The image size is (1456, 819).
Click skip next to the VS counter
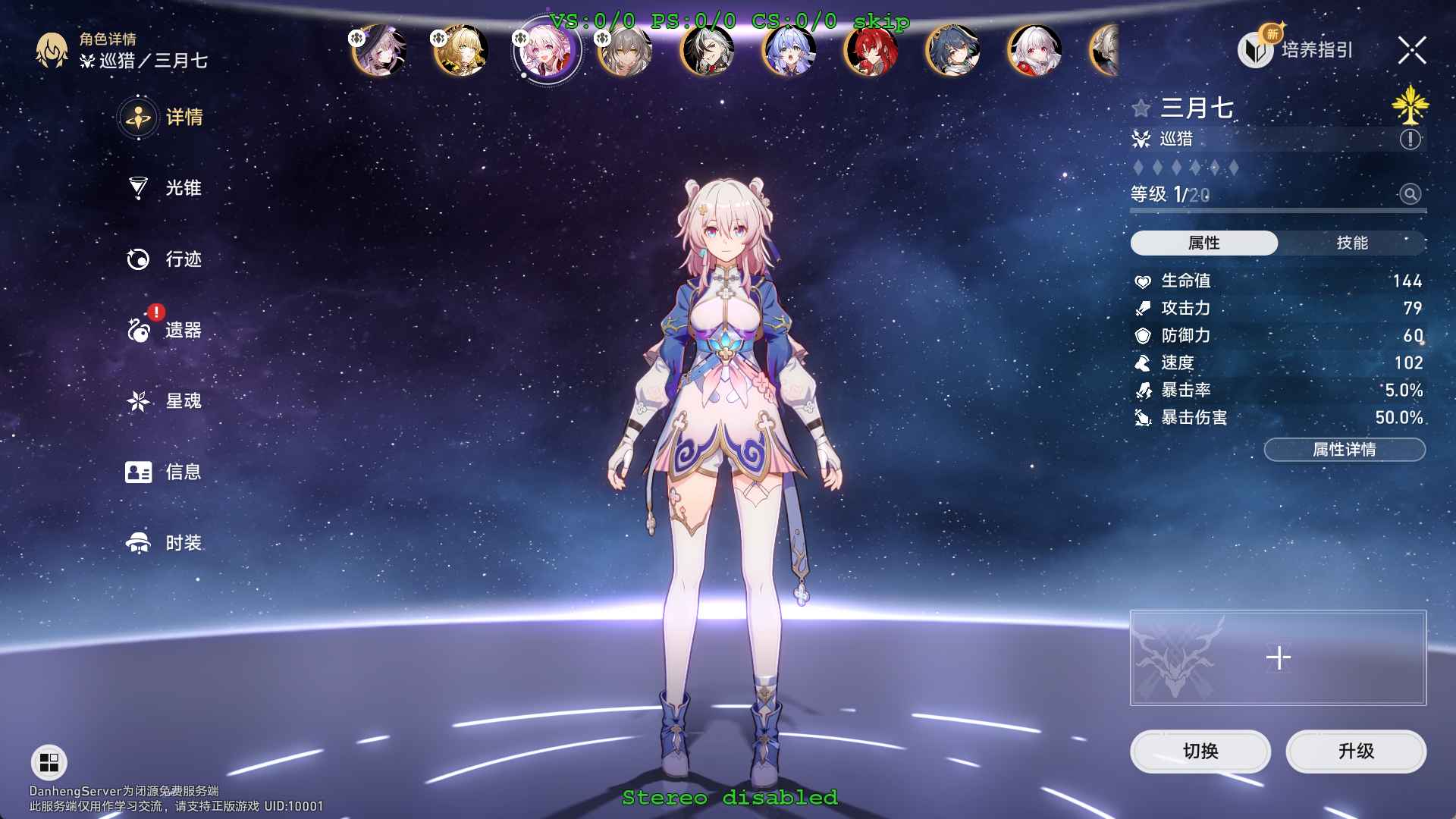coord(881,22)
